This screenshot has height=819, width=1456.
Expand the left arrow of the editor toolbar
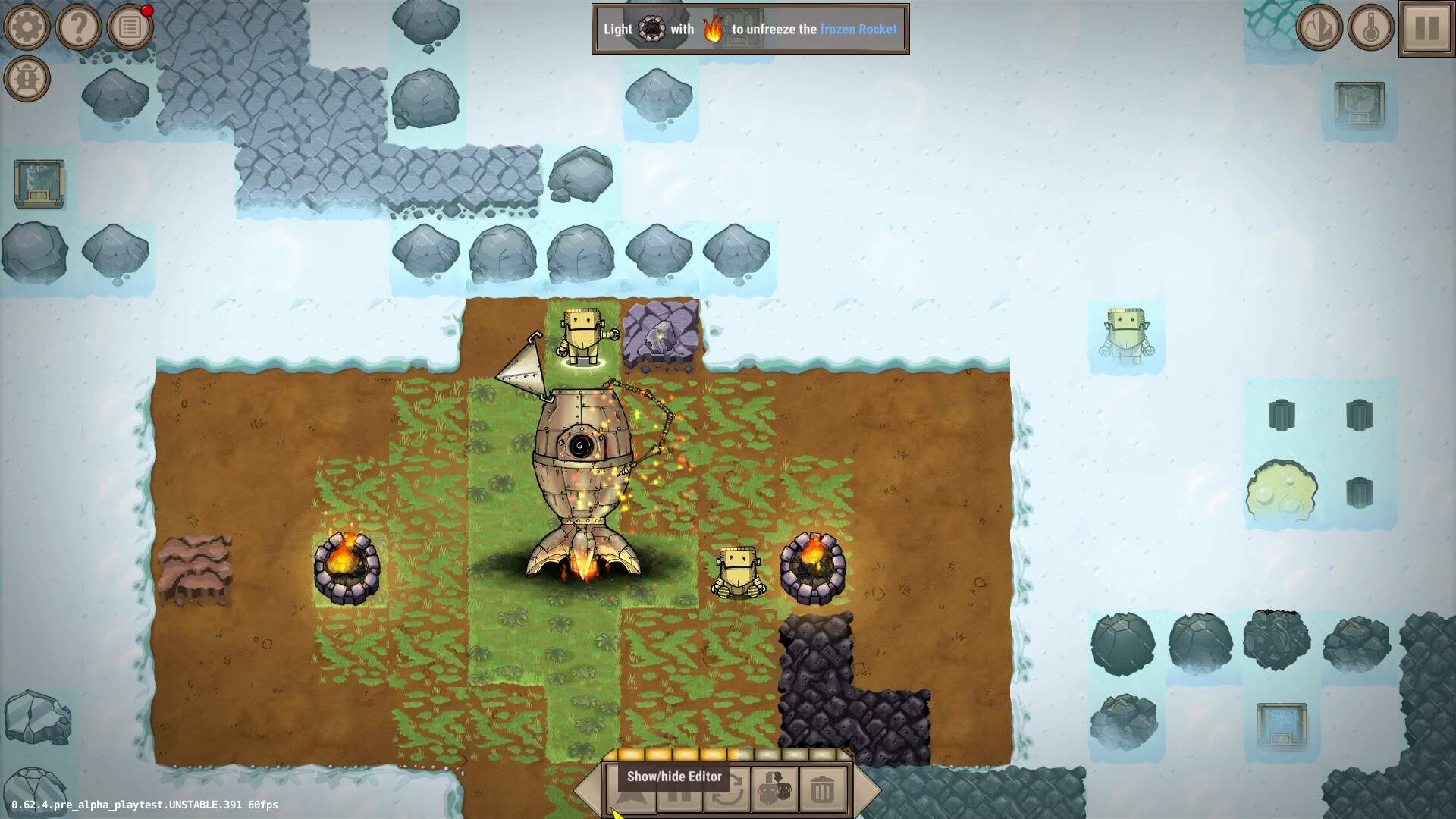point(589,790)
